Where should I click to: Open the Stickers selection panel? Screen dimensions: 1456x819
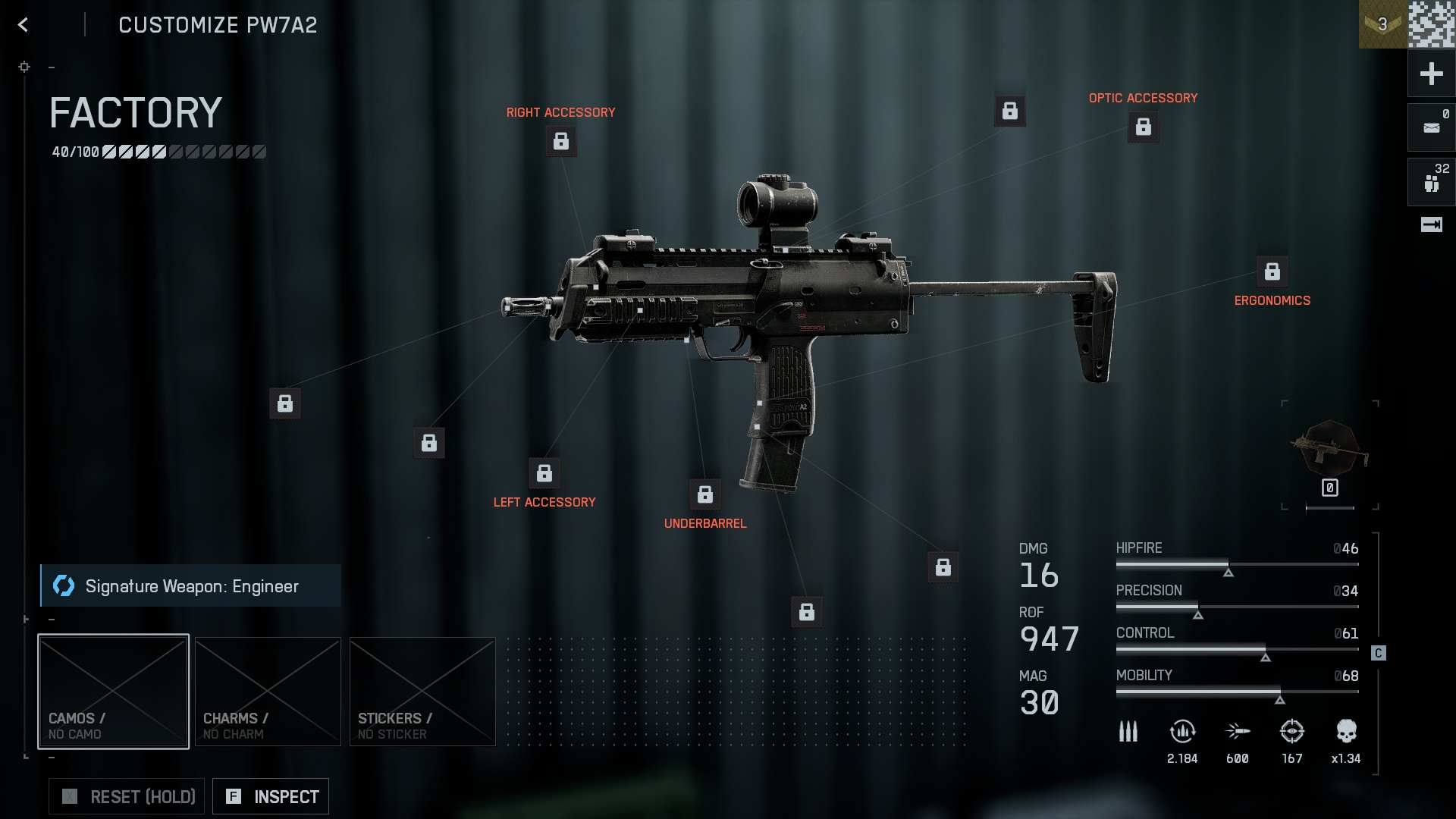[422, 691]
